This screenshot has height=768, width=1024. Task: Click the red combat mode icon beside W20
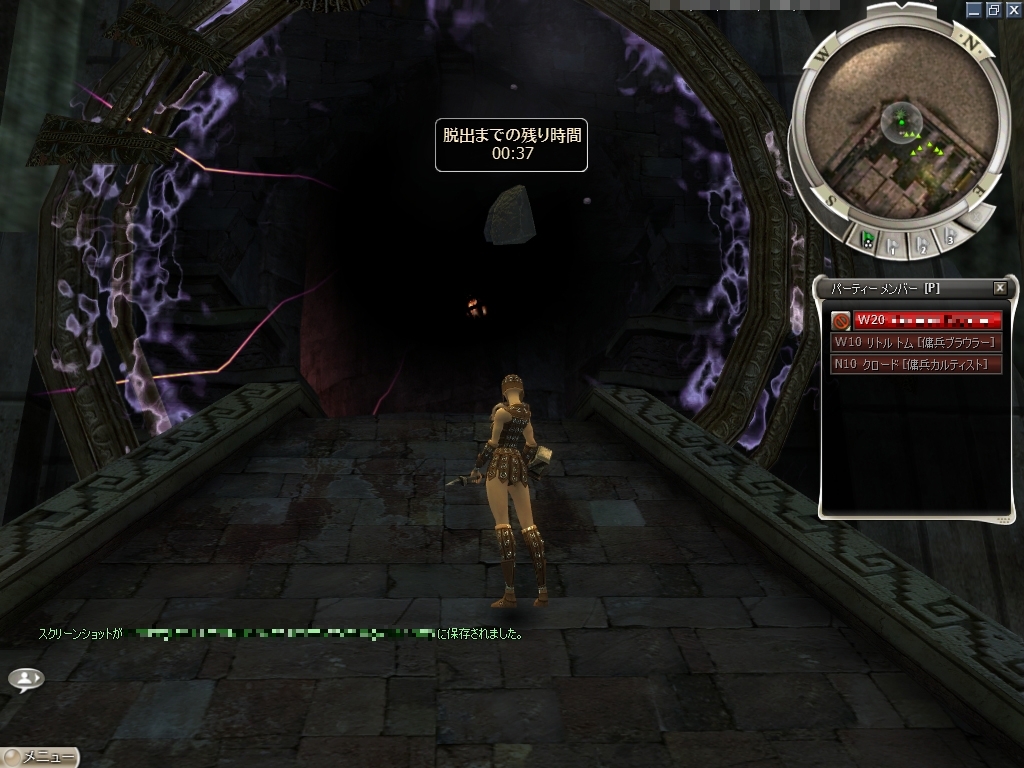click(841, 320)
